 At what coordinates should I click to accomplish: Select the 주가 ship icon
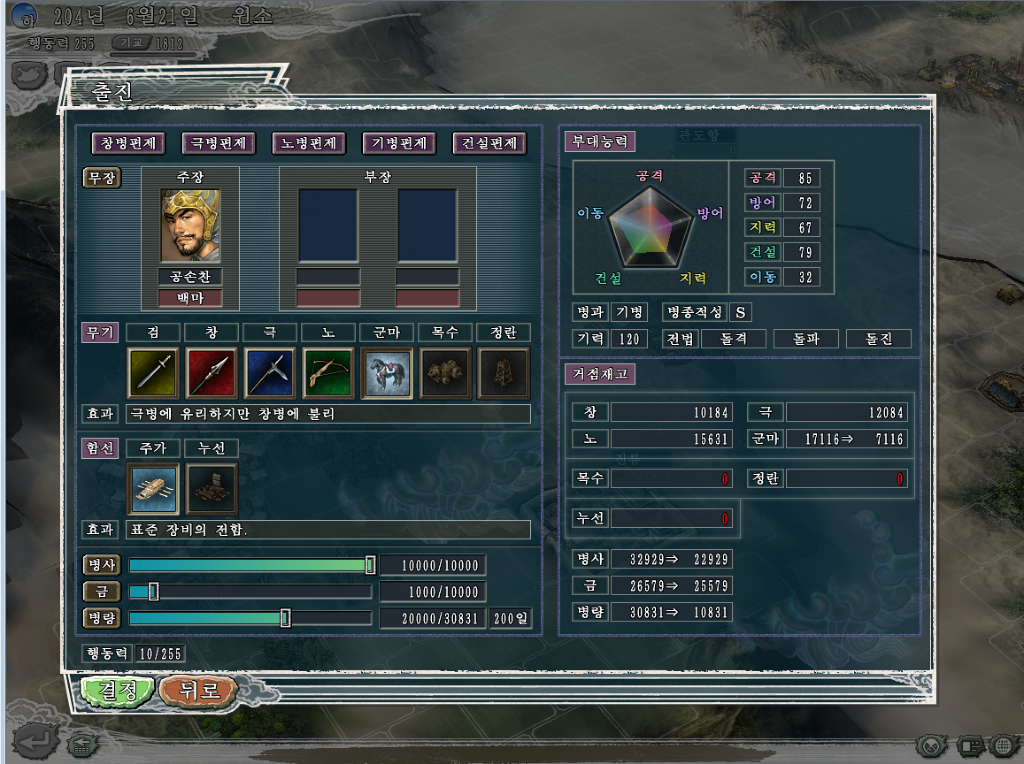coord(153,488)
